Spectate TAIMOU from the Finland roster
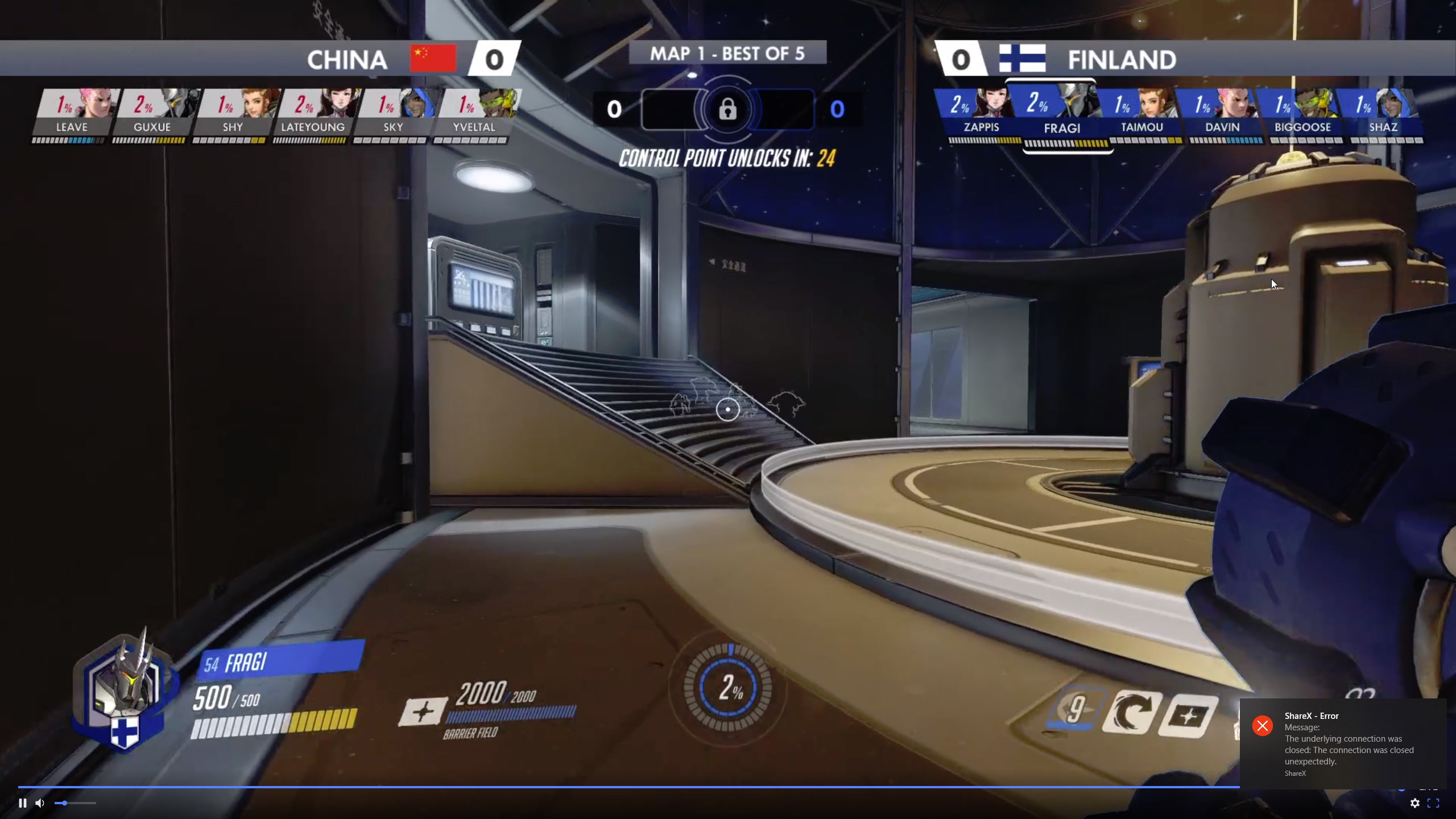Image resolution: width=1456 pixels, height=819 pixels. 1142,114
